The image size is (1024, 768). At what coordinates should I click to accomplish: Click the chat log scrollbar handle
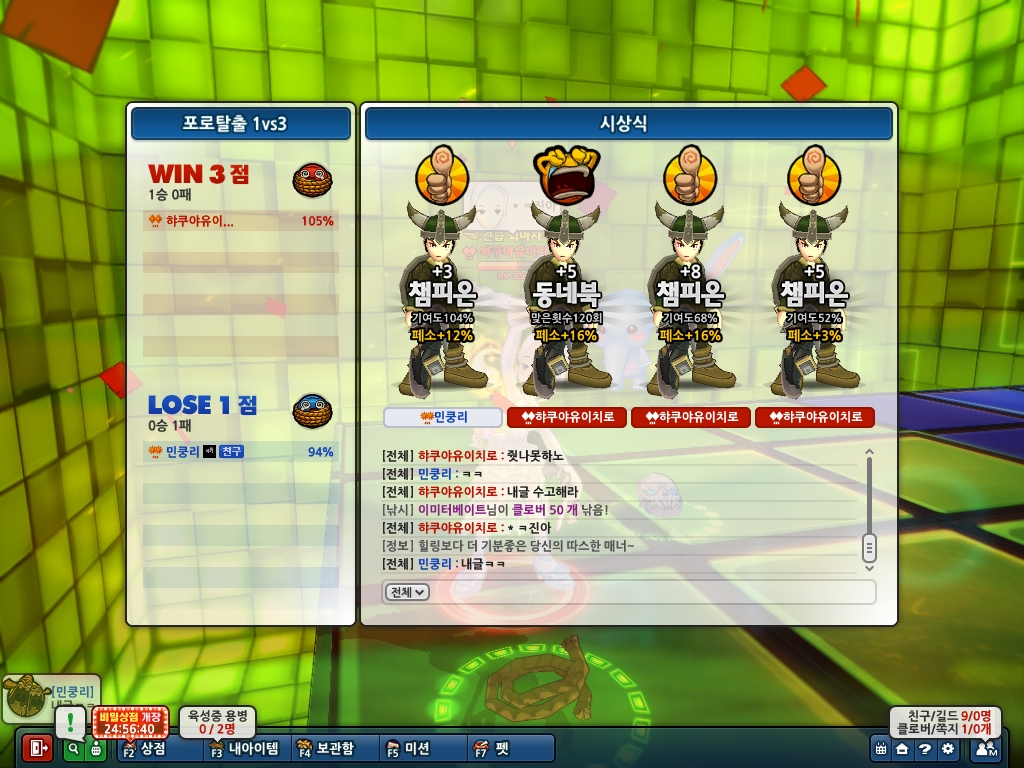point(869,547)
